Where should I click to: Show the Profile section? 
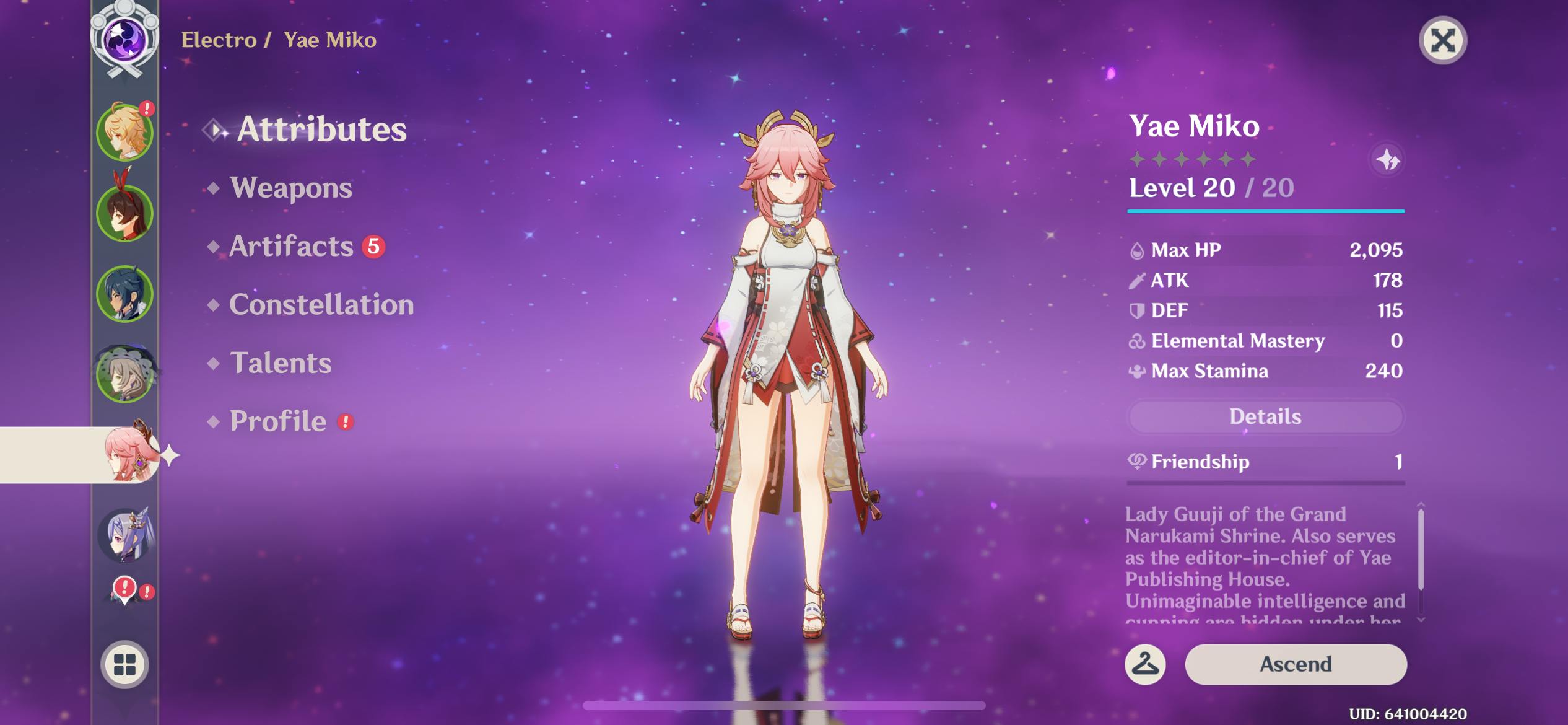[x=278, y=421]
